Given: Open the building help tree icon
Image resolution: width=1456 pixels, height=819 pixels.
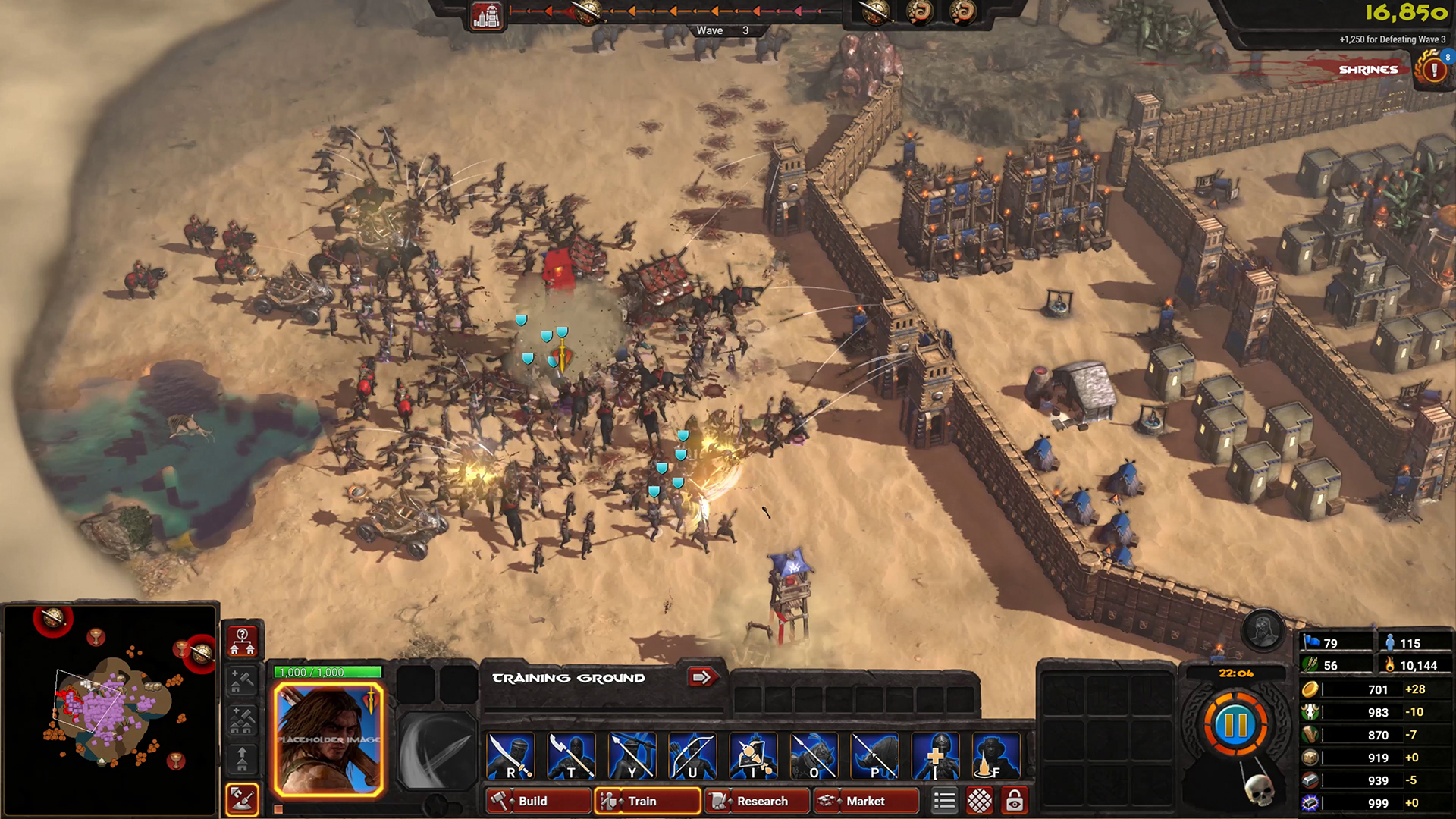Looking at the screenshot, I should tap(243, 641).
